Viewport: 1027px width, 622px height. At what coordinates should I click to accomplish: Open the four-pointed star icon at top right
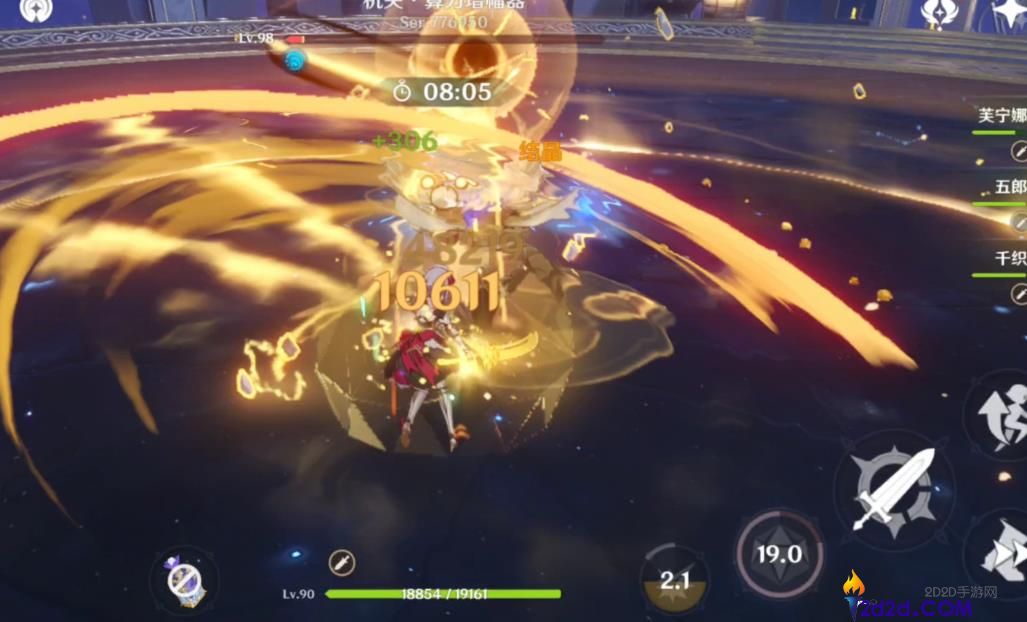pos(1006,14)
